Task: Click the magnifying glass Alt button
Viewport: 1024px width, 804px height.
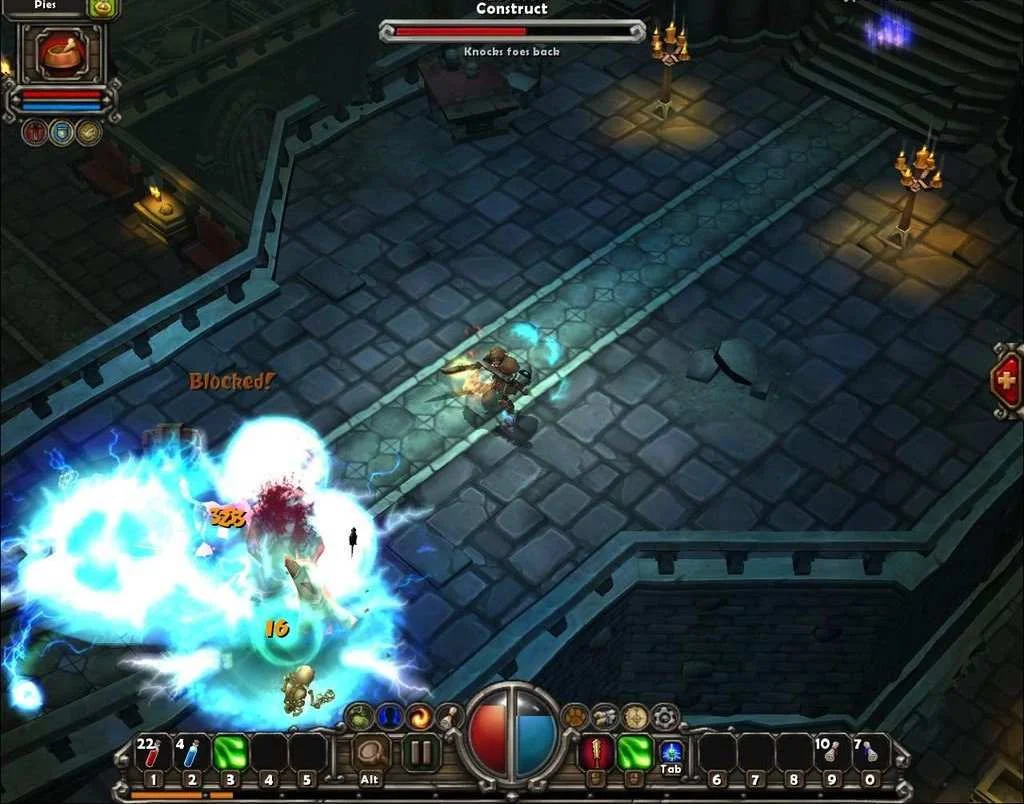Action: (371, 753)
